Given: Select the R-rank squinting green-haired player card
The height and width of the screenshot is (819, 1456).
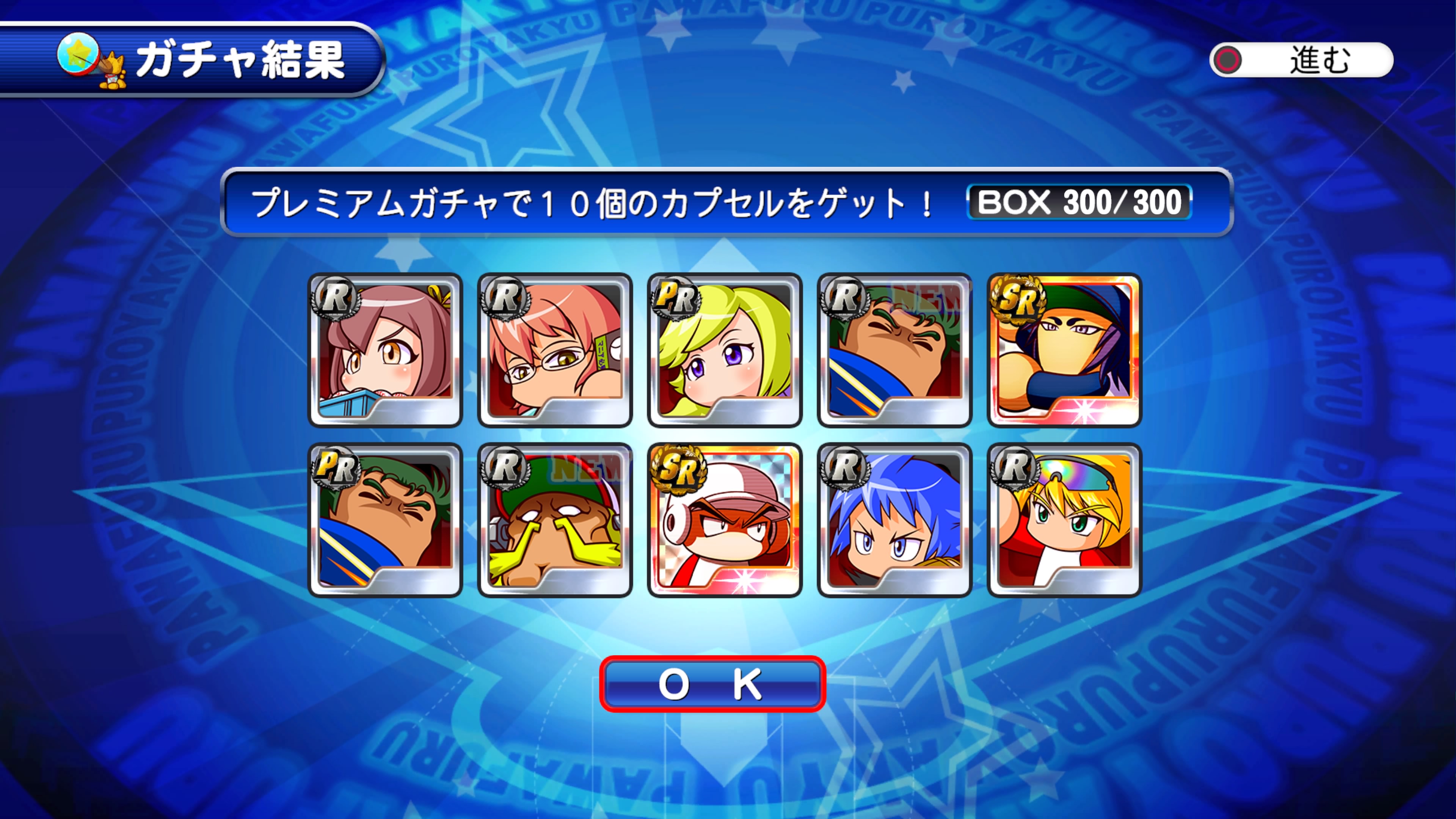Looking at the screenshot, I should tap(894, 350).
